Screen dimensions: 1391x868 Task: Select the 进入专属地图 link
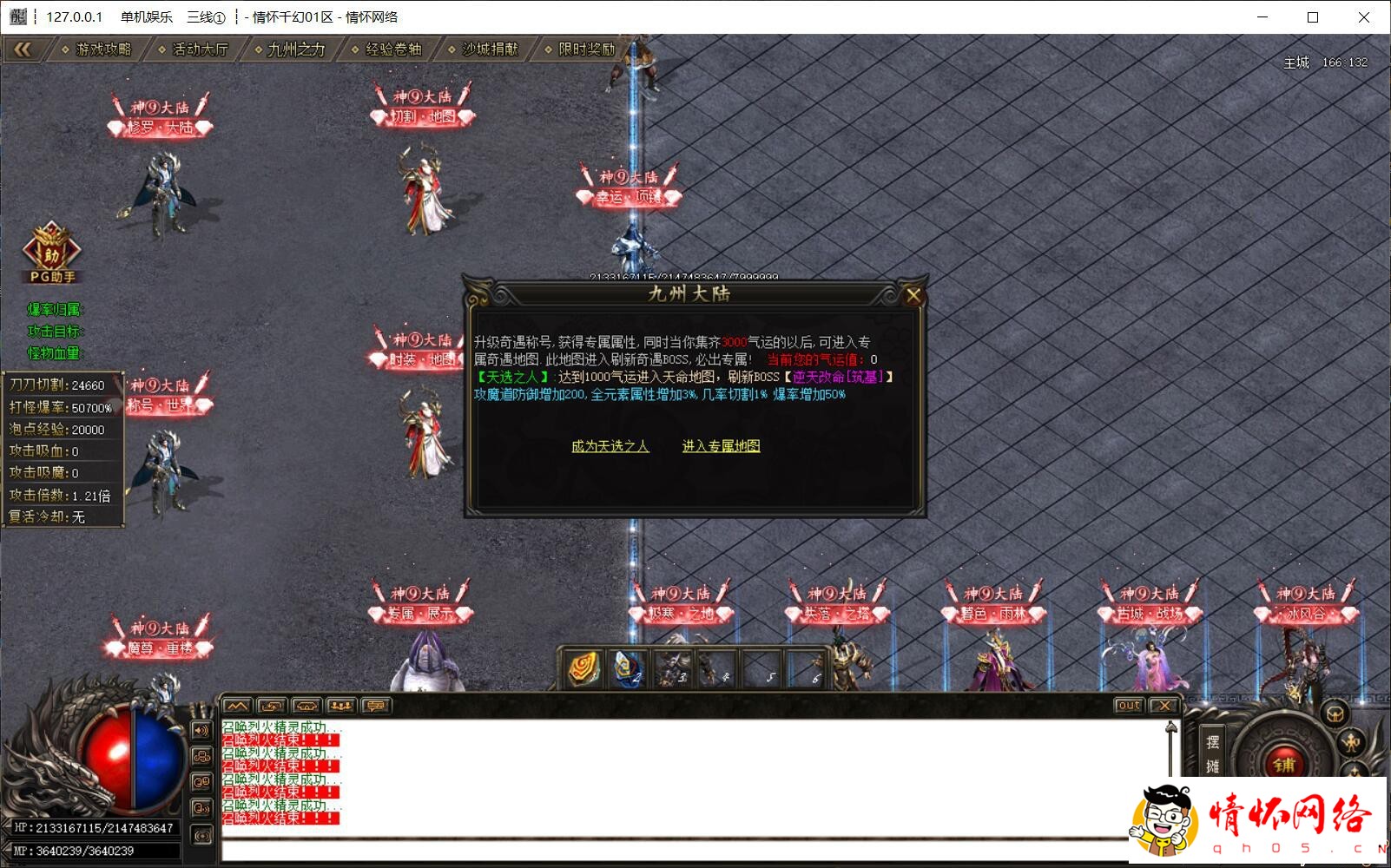point(721,446)
